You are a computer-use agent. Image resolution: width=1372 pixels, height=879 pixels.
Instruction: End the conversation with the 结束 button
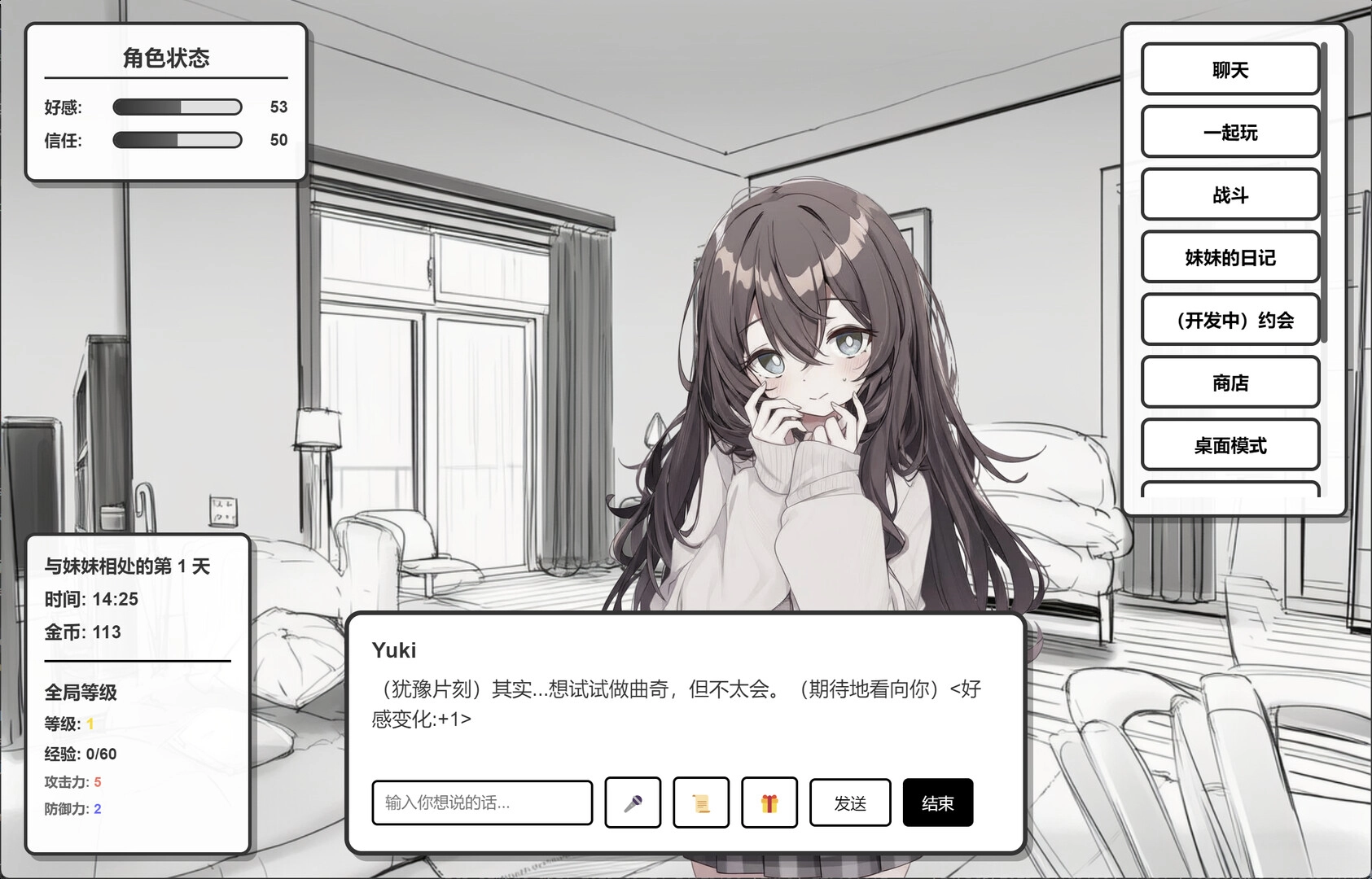938,802
